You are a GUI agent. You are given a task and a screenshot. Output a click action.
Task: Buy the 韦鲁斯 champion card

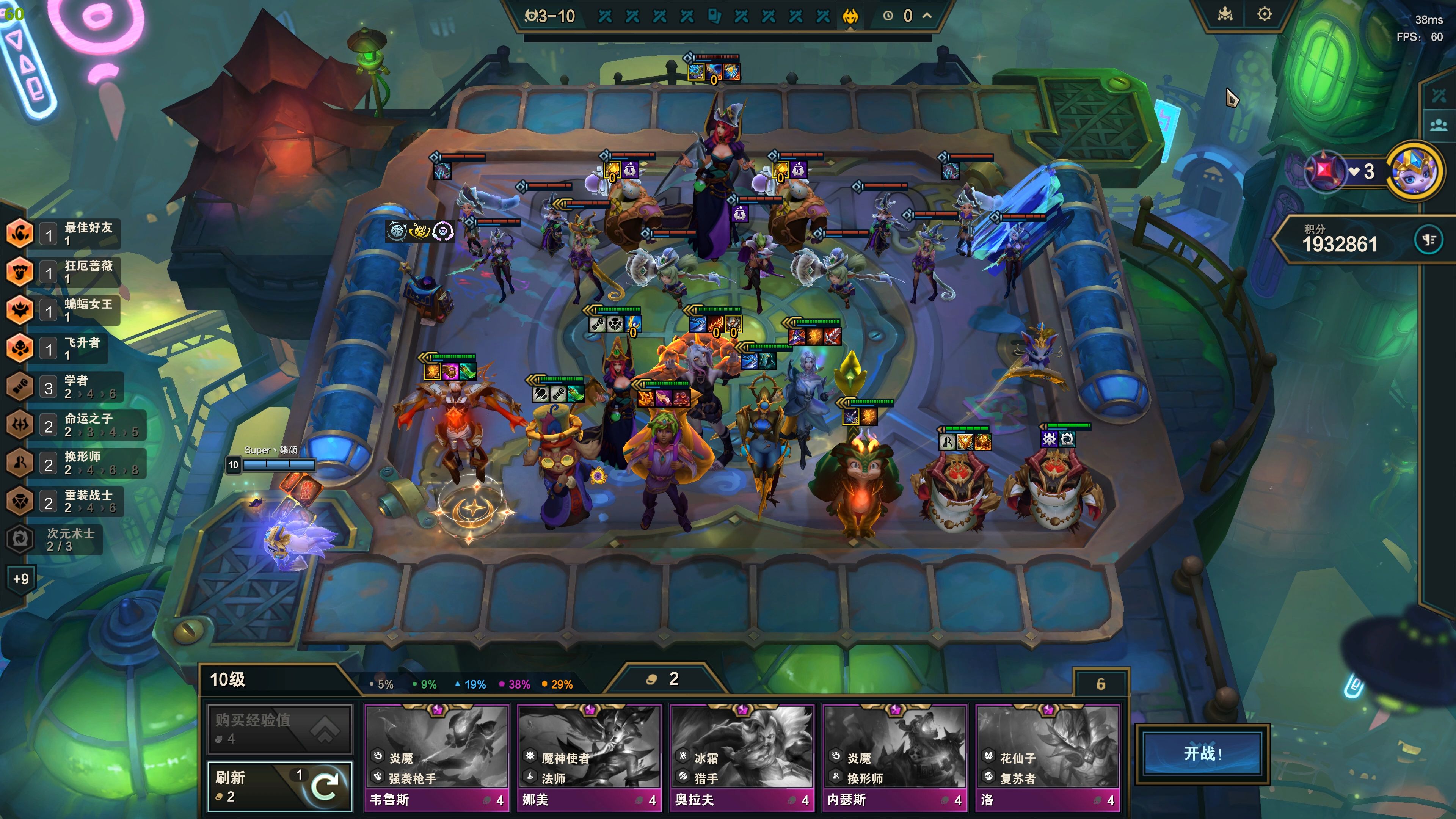[x=436, y=758]
